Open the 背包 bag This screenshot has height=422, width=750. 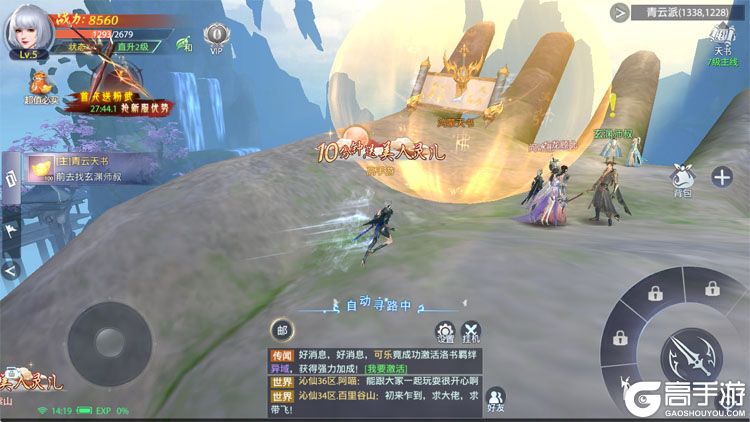pyautogui.click(x=683, y=178)
